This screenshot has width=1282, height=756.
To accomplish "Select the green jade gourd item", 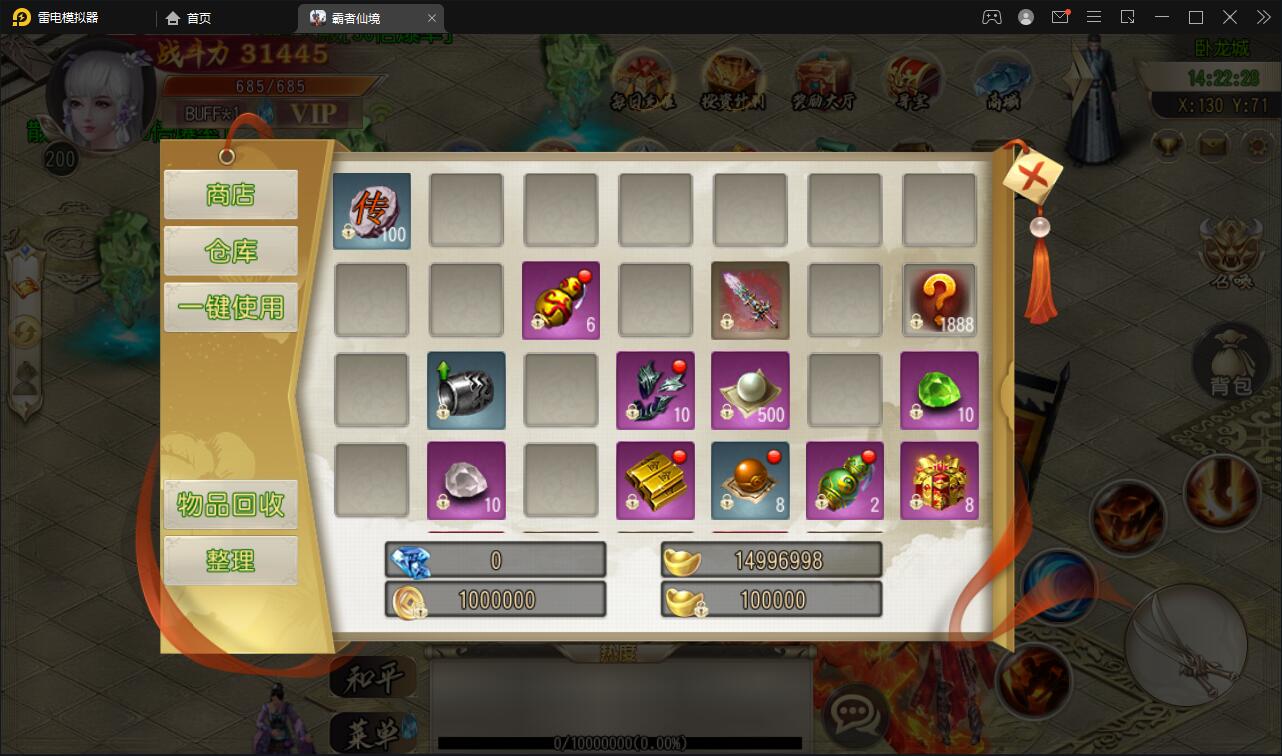I will 845,480.
